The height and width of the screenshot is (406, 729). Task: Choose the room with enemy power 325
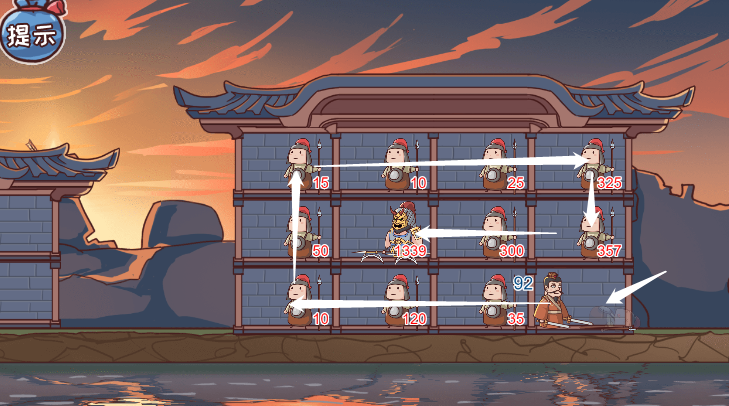(x=593, y=165)
